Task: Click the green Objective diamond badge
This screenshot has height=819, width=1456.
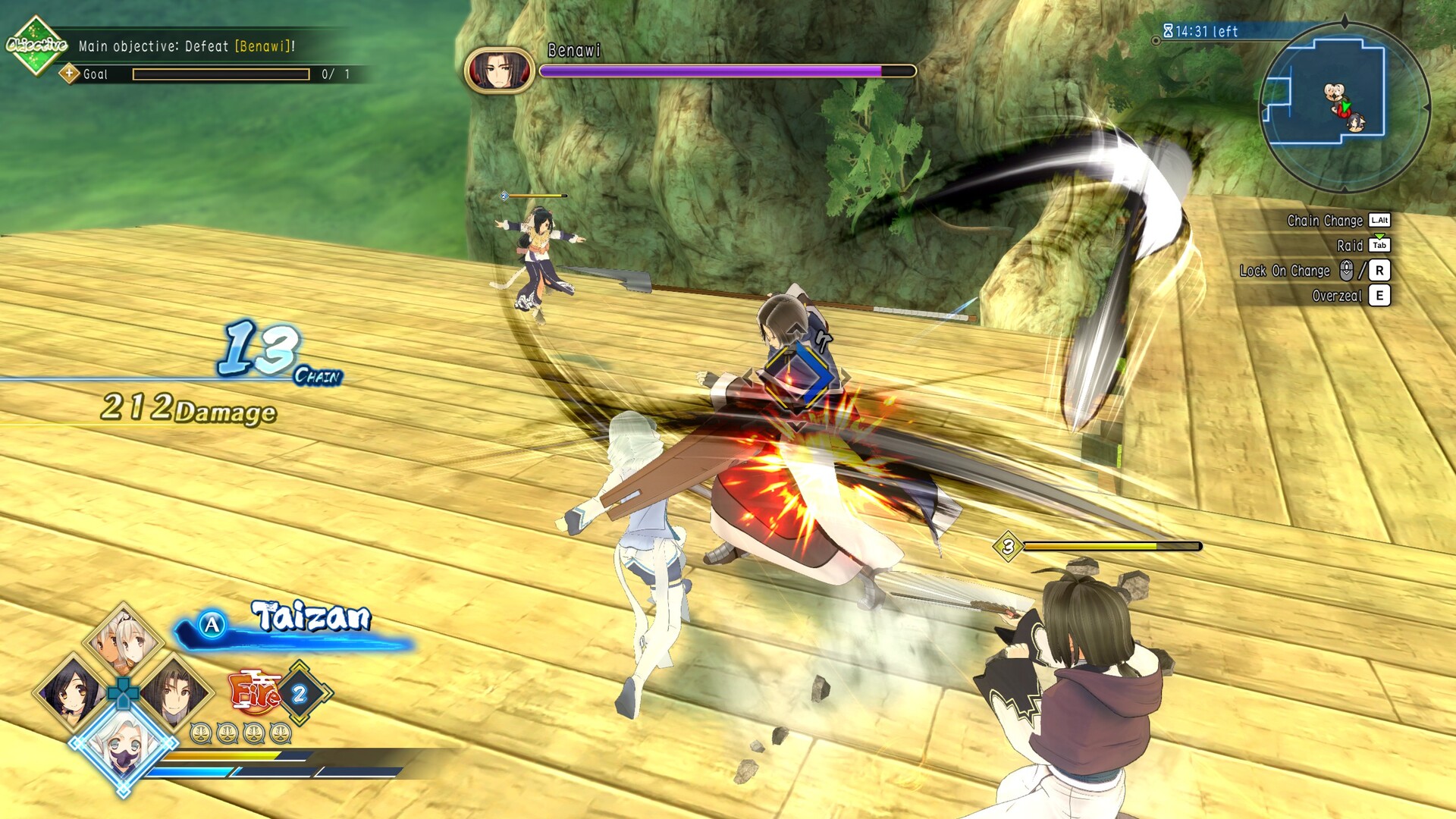Action: coord(36,45)
